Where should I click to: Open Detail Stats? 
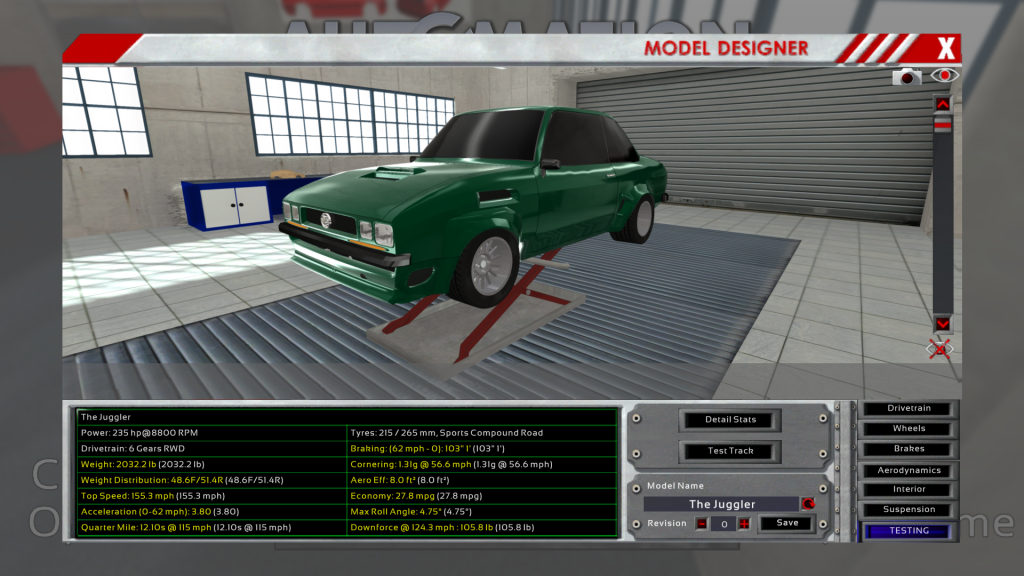pos(731,420)
